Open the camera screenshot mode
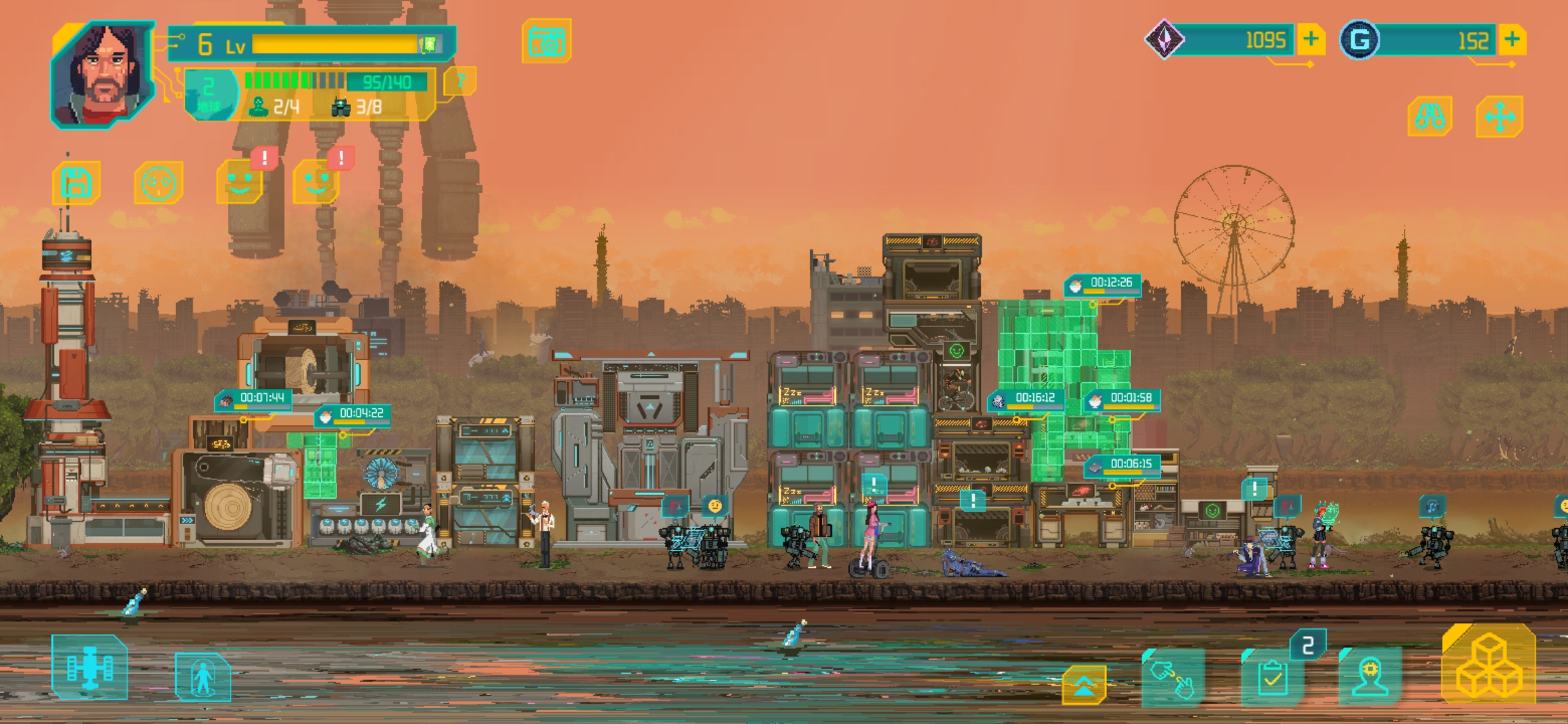Screen dimensions: 1568x724 547,42
